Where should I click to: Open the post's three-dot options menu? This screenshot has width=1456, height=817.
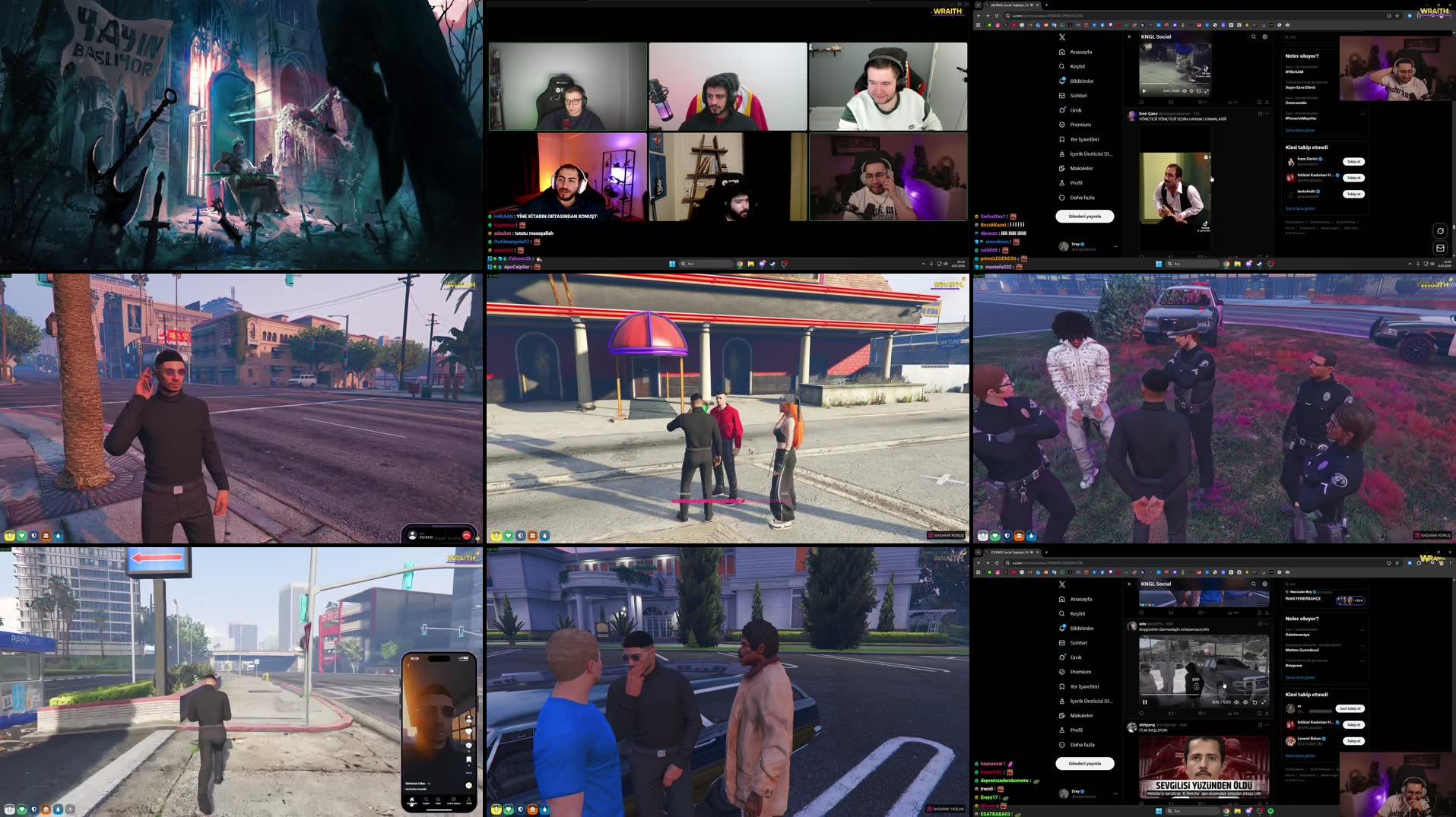tap(1267, 114)
